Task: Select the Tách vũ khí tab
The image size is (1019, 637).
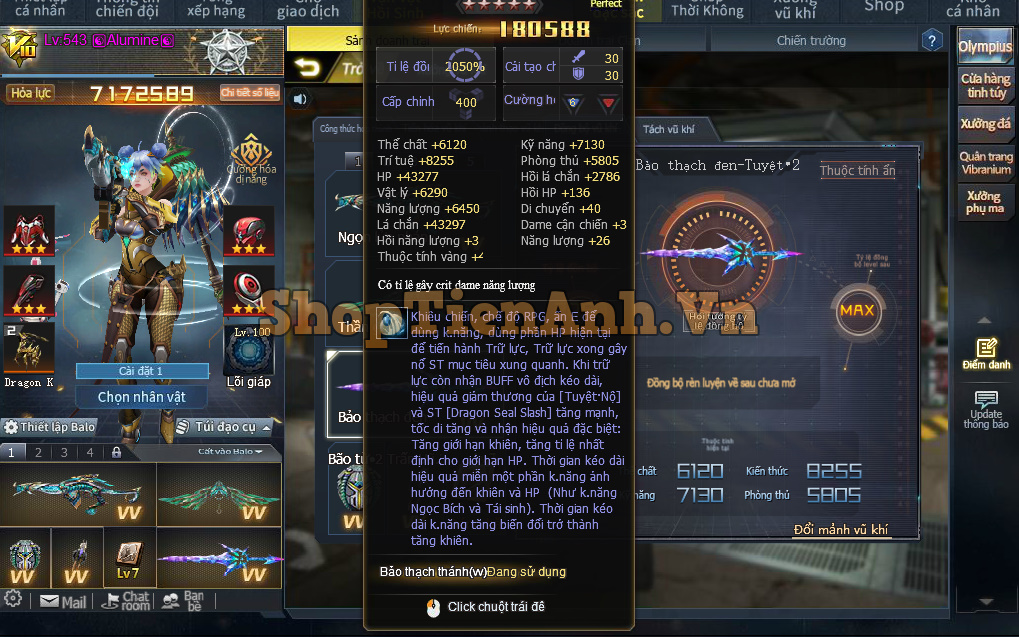Action: [x=668, y=129]
